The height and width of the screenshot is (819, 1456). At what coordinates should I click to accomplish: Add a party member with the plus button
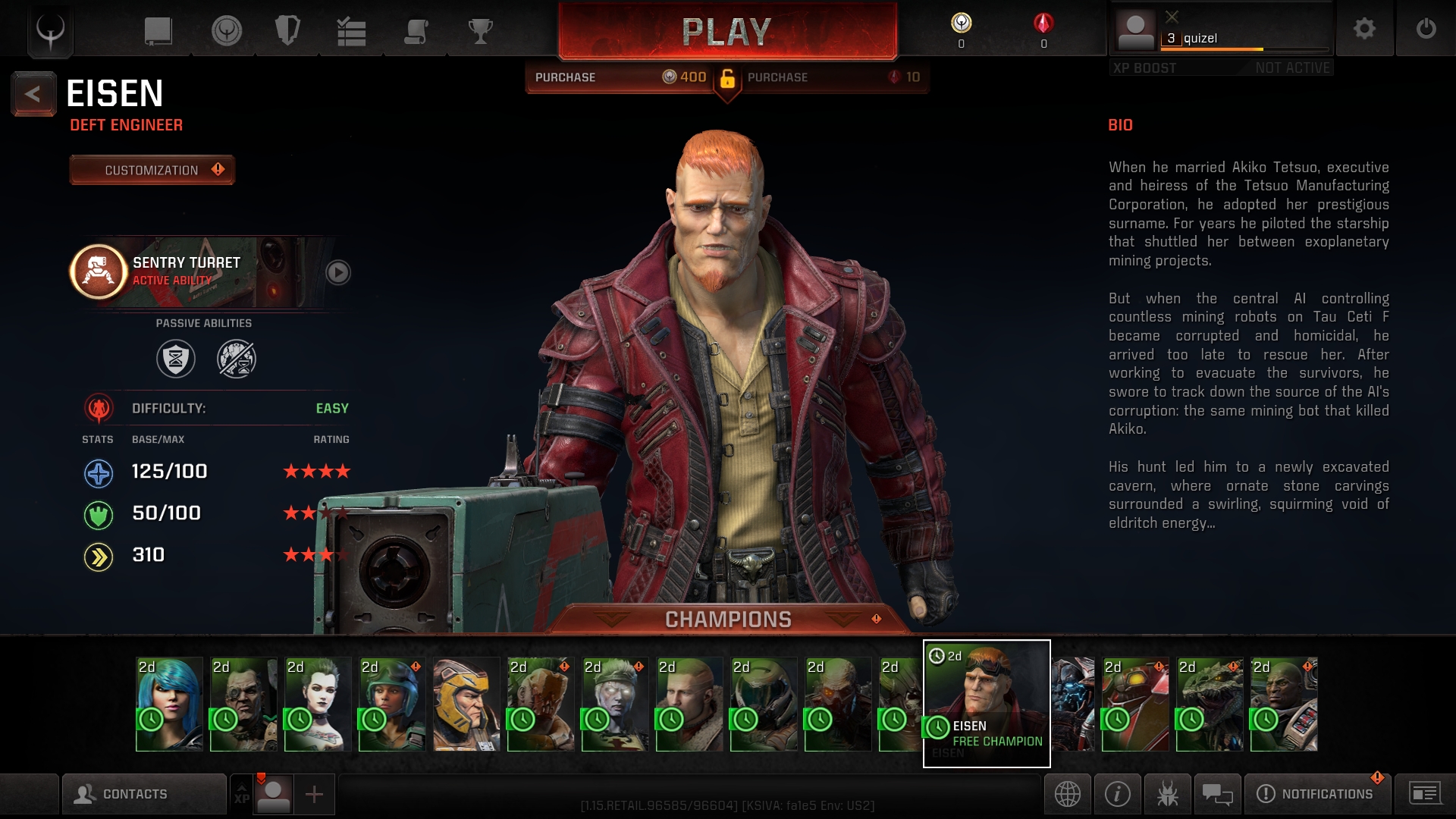pos(314,794)
